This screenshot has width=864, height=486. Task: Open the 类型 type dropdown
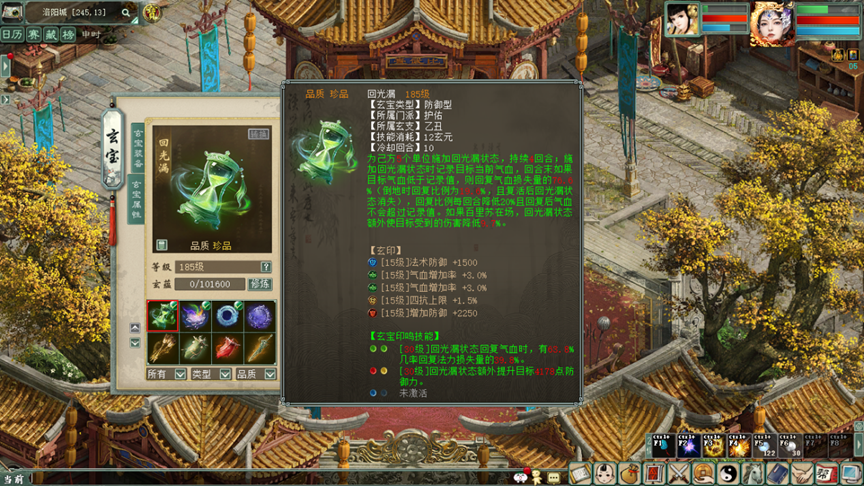tap(225, 374)
